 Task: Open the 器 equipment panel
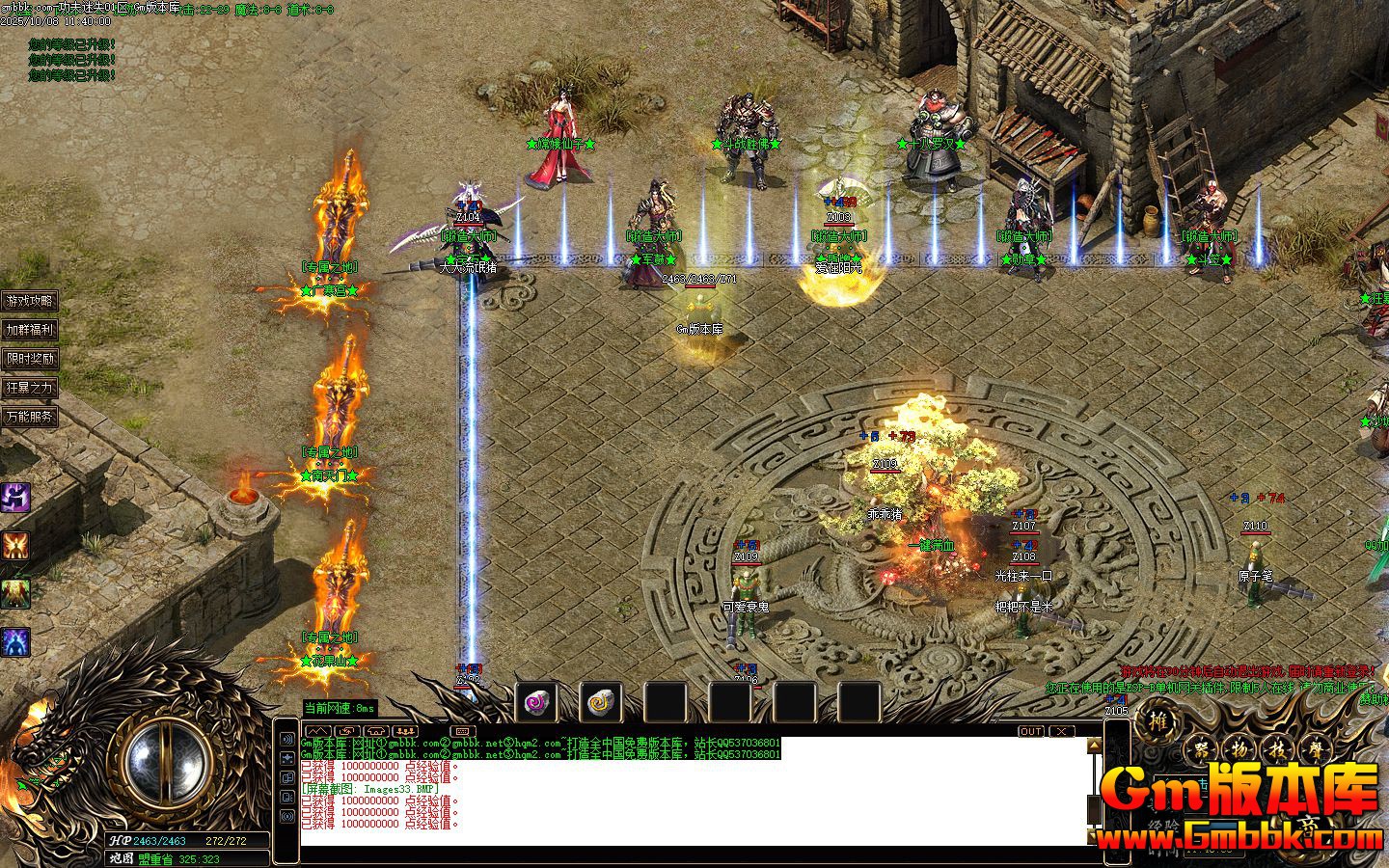[x=1200, y=749]
